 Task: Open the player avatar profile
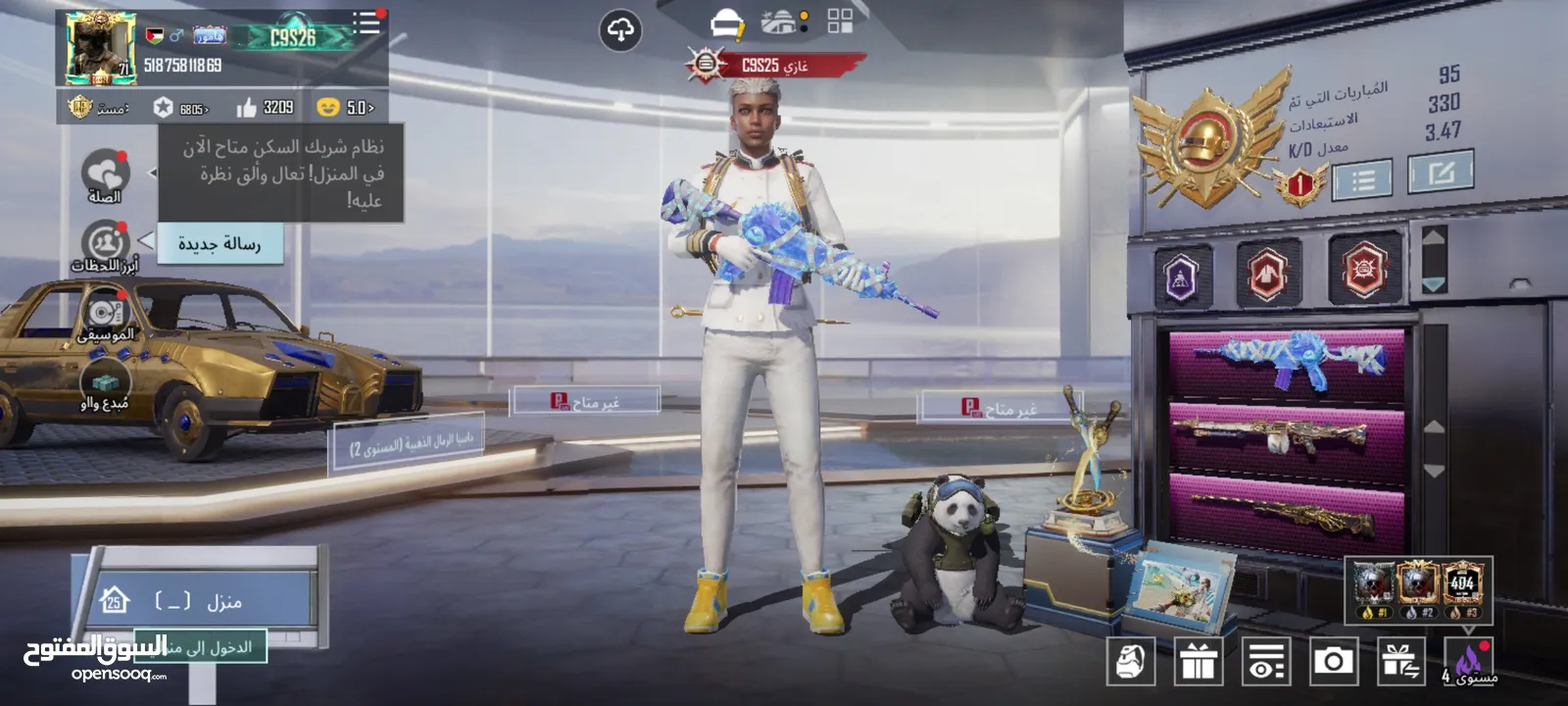(x=99, y=48)
